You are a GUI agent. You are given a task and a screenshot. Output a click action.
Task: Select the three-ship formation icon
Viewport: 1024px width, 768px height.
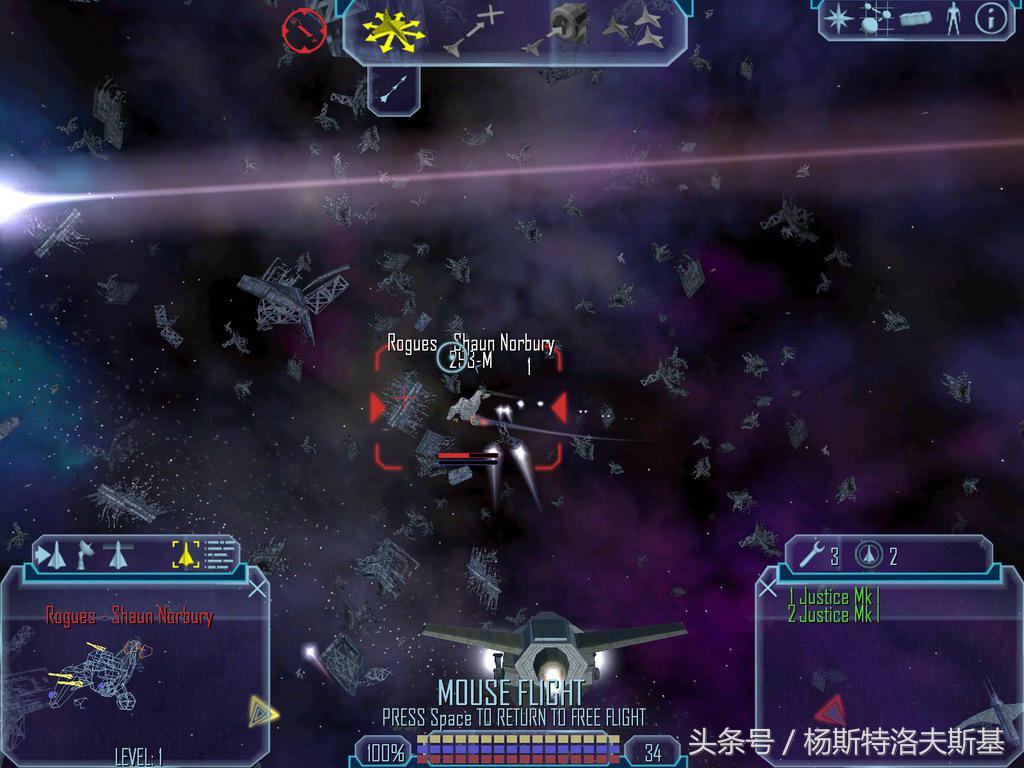click(x=640, y=30)
